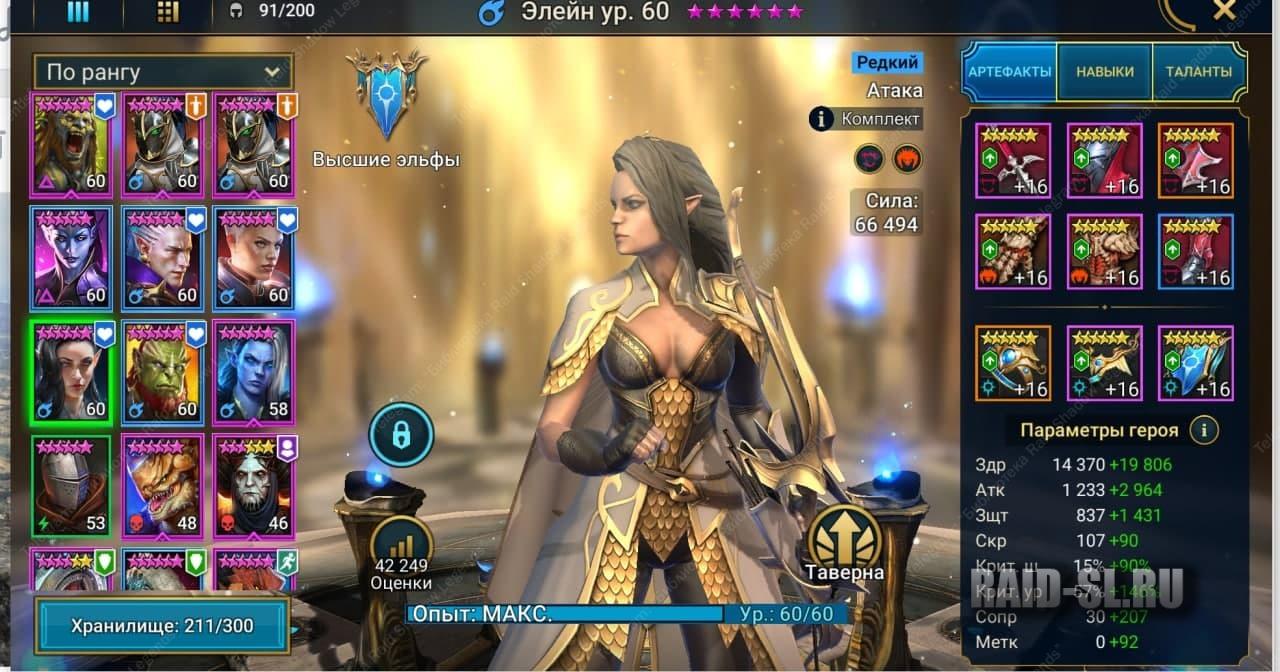Open the Хранилище 211/300 storage
1280x672 pixels.
pyautogui.click(x=162, y=626)
